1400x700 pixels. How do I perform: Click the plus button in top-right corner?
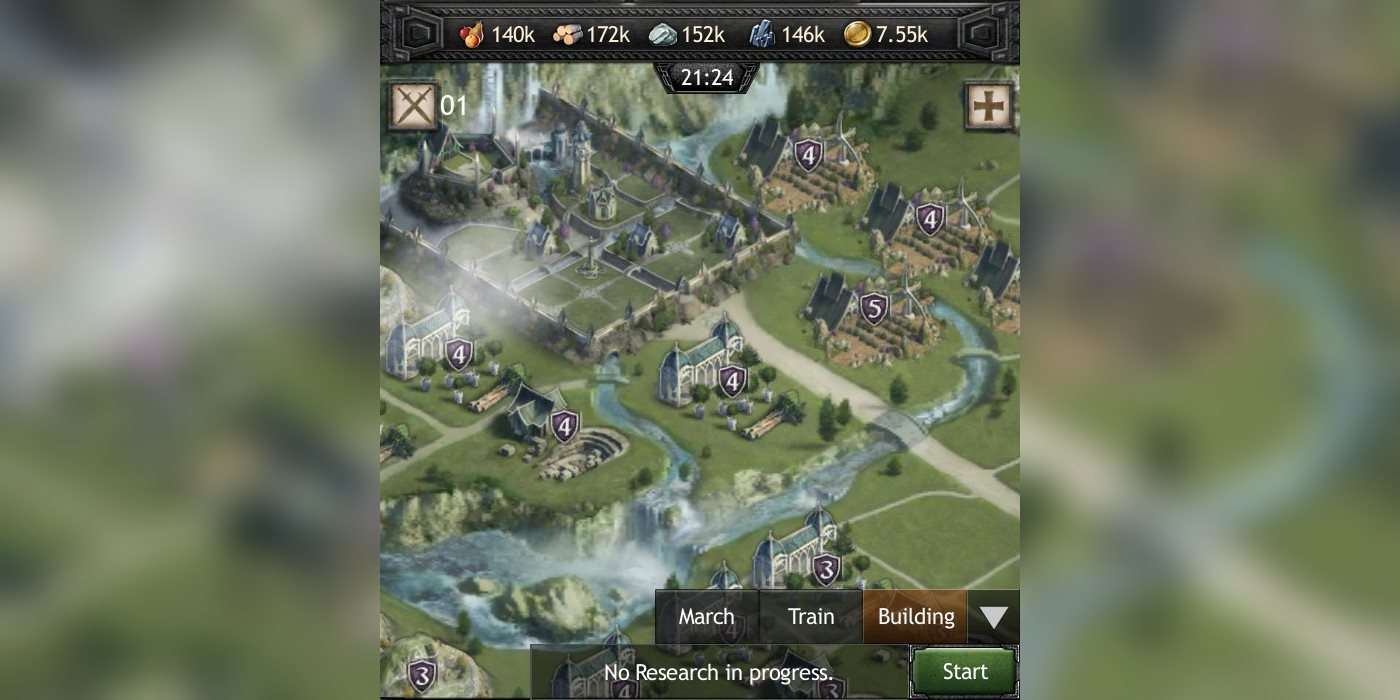[x=989, y=106]
